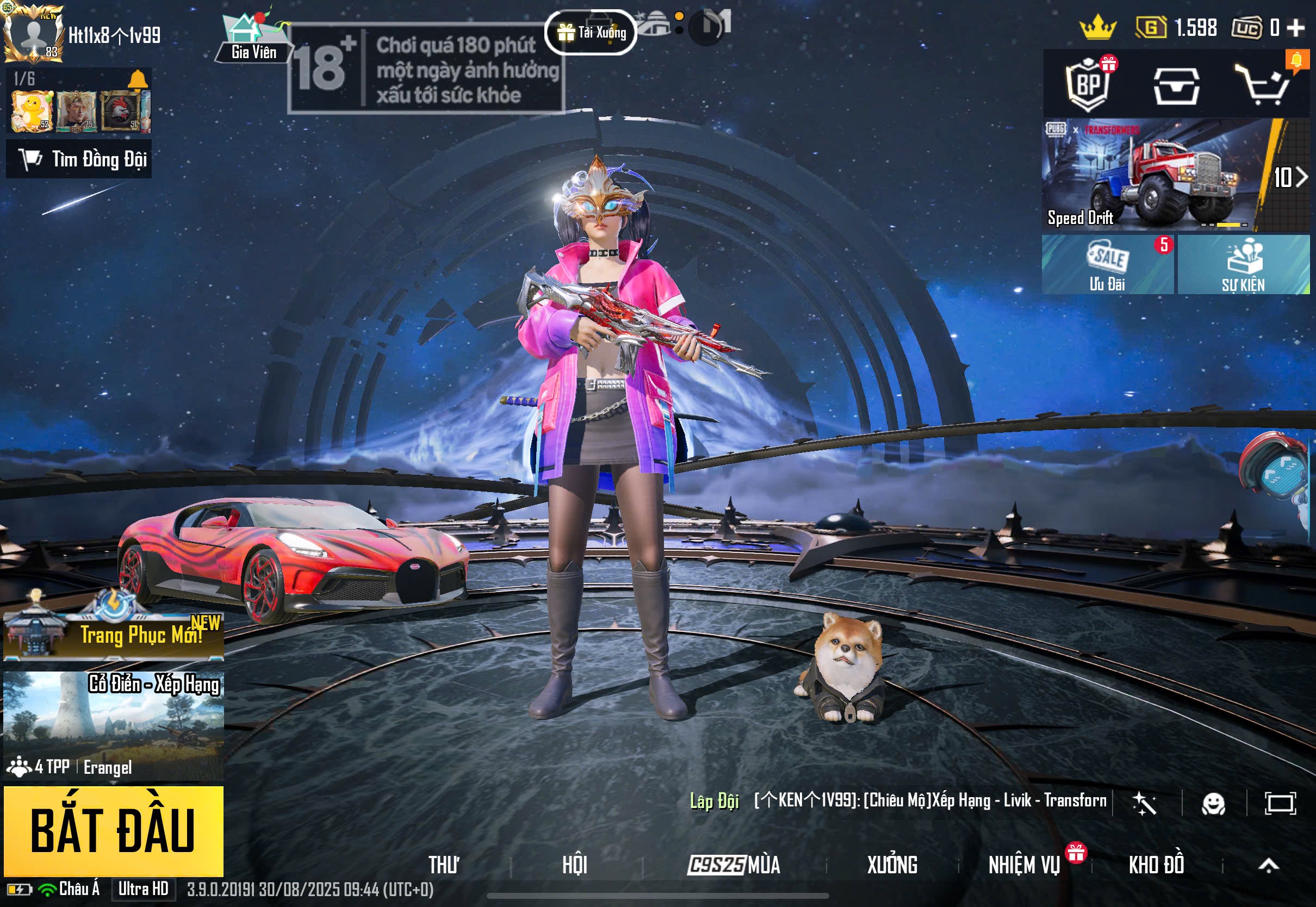Open the crate chest icon
This screenshot has height=907, width=1316.
[x=1176, y=86]
